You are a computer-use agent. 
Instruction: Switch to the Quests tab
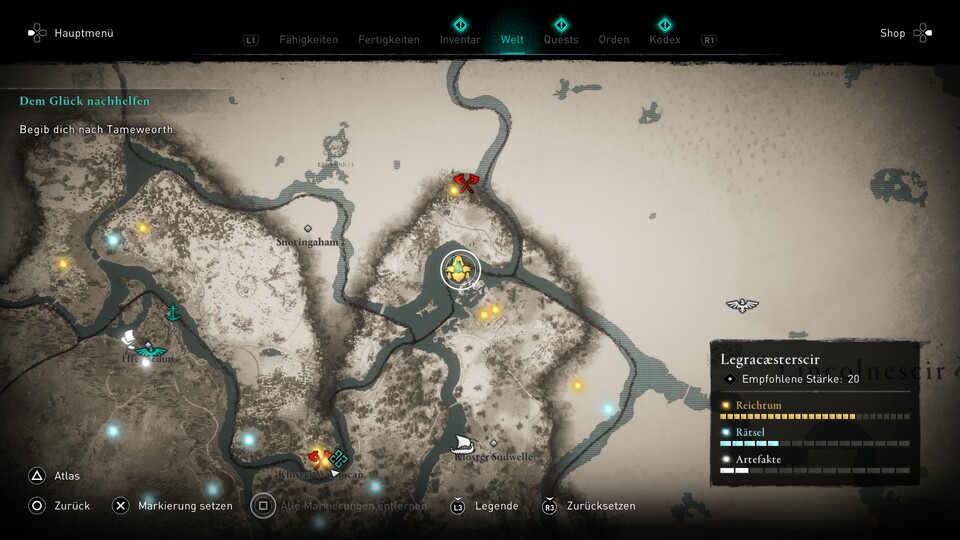coord(561,40)
